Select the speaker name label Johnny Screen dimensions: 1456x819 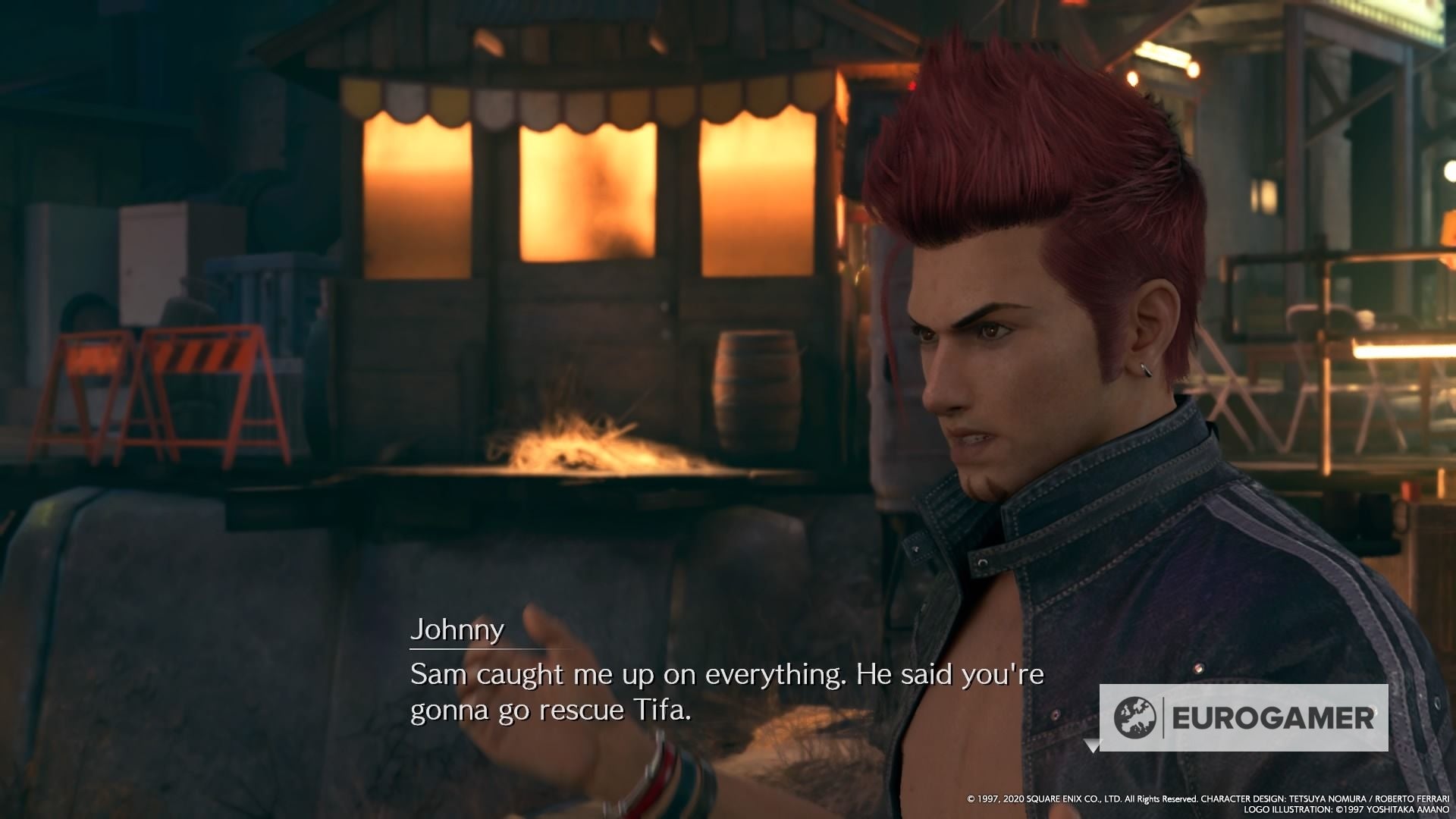[457, 629]
